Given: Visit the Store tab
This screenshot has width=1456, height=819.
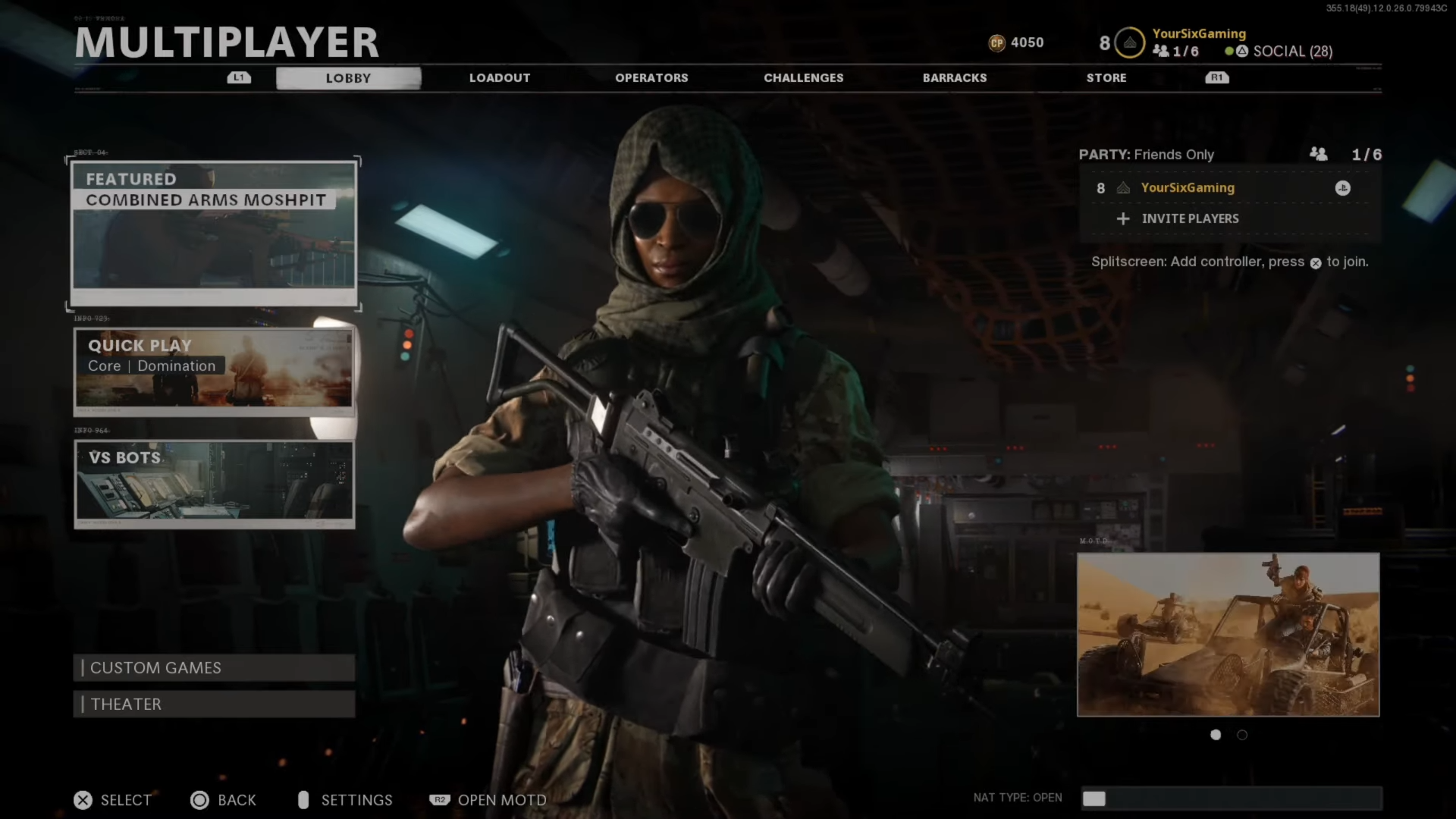Looking at the screenshot, I should tap(1106, 78).
